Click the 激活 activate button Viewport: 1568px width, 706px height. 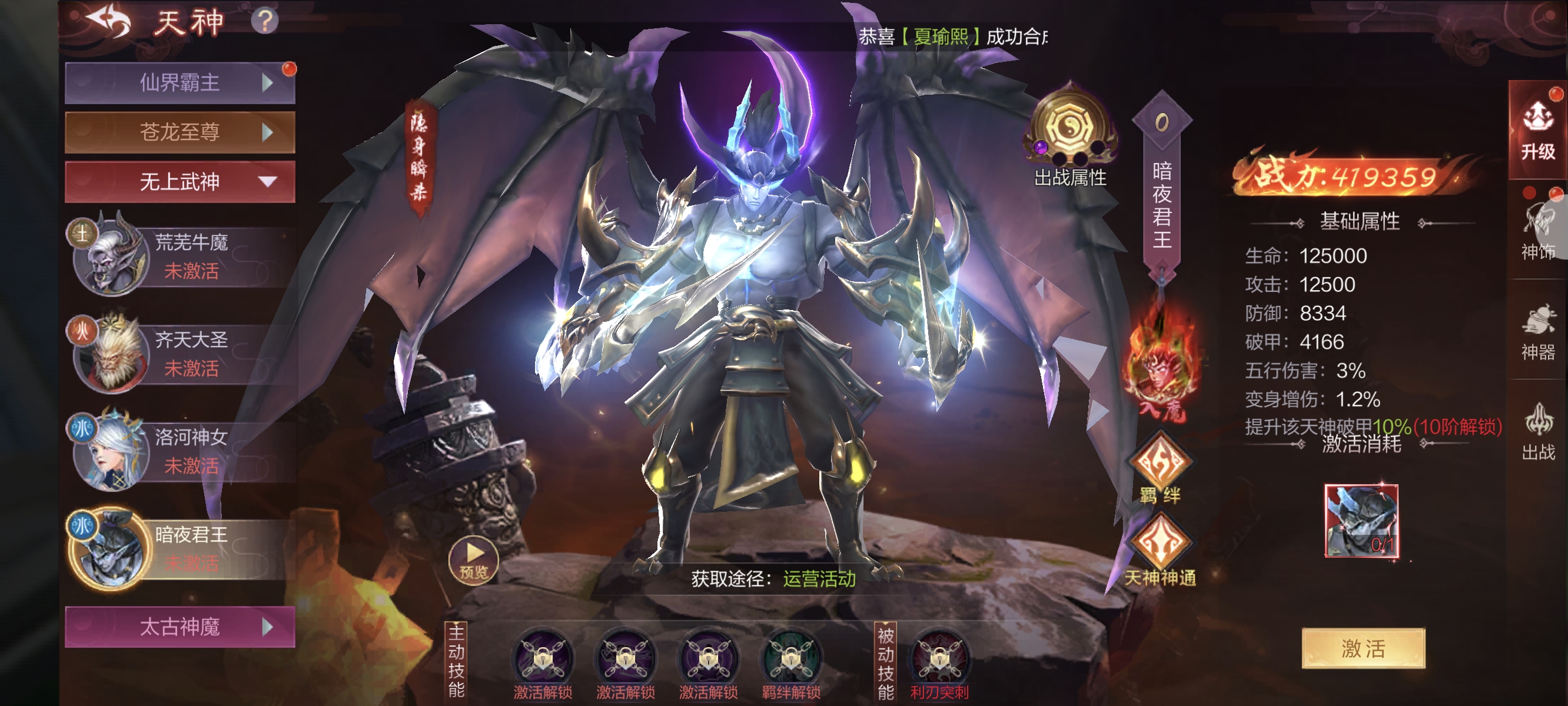tap(1363, 648)
